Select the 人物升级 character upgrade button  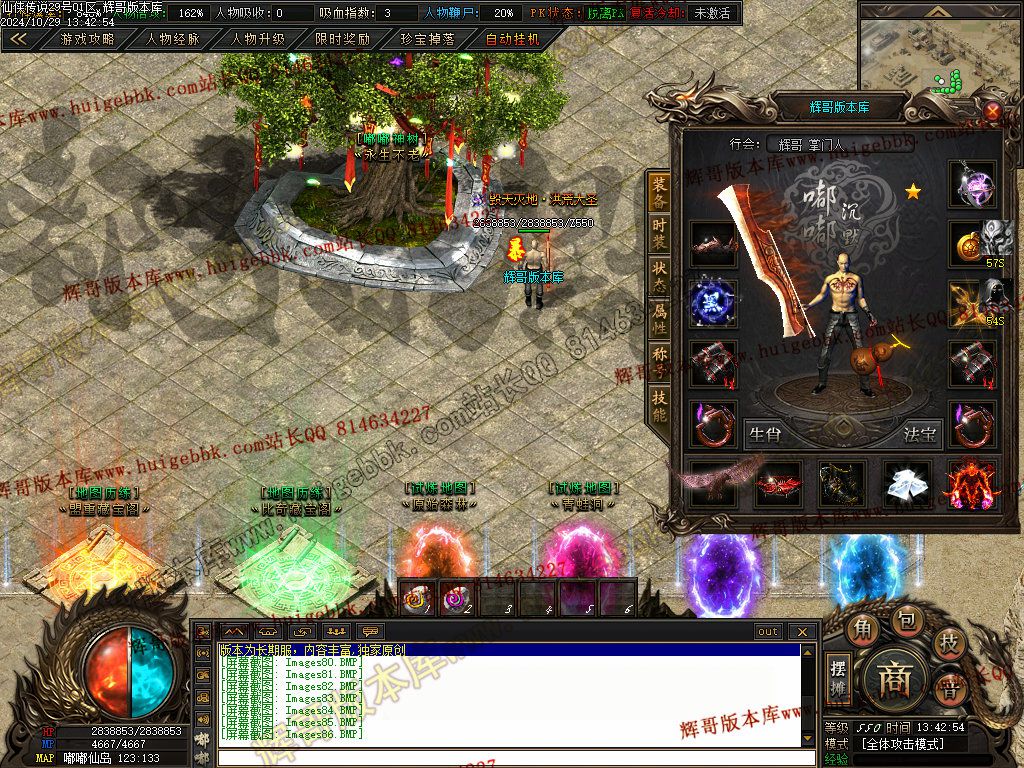point(257,40)
